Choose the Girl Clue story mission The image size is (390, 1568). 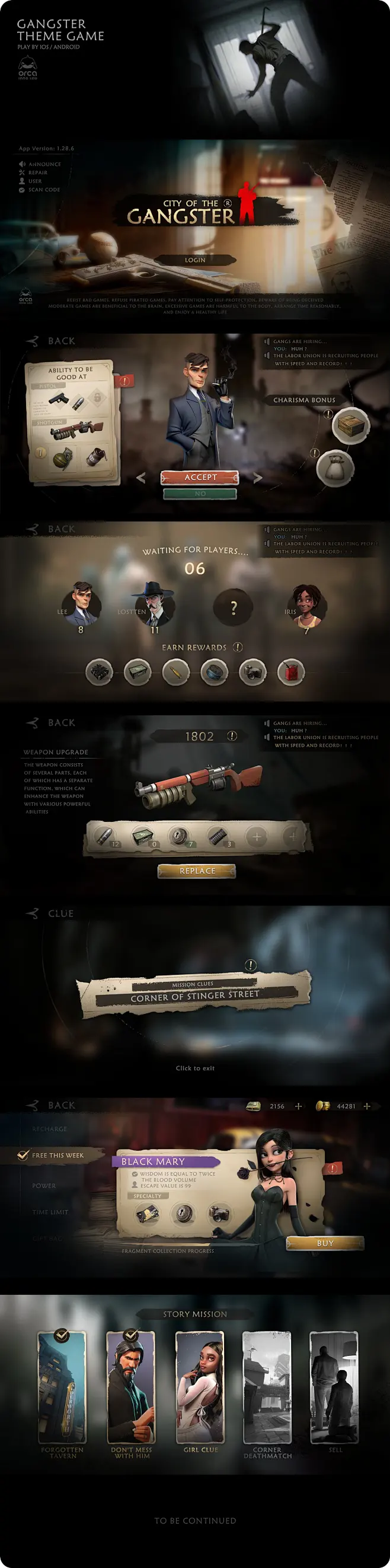(x=200, y=1387)
